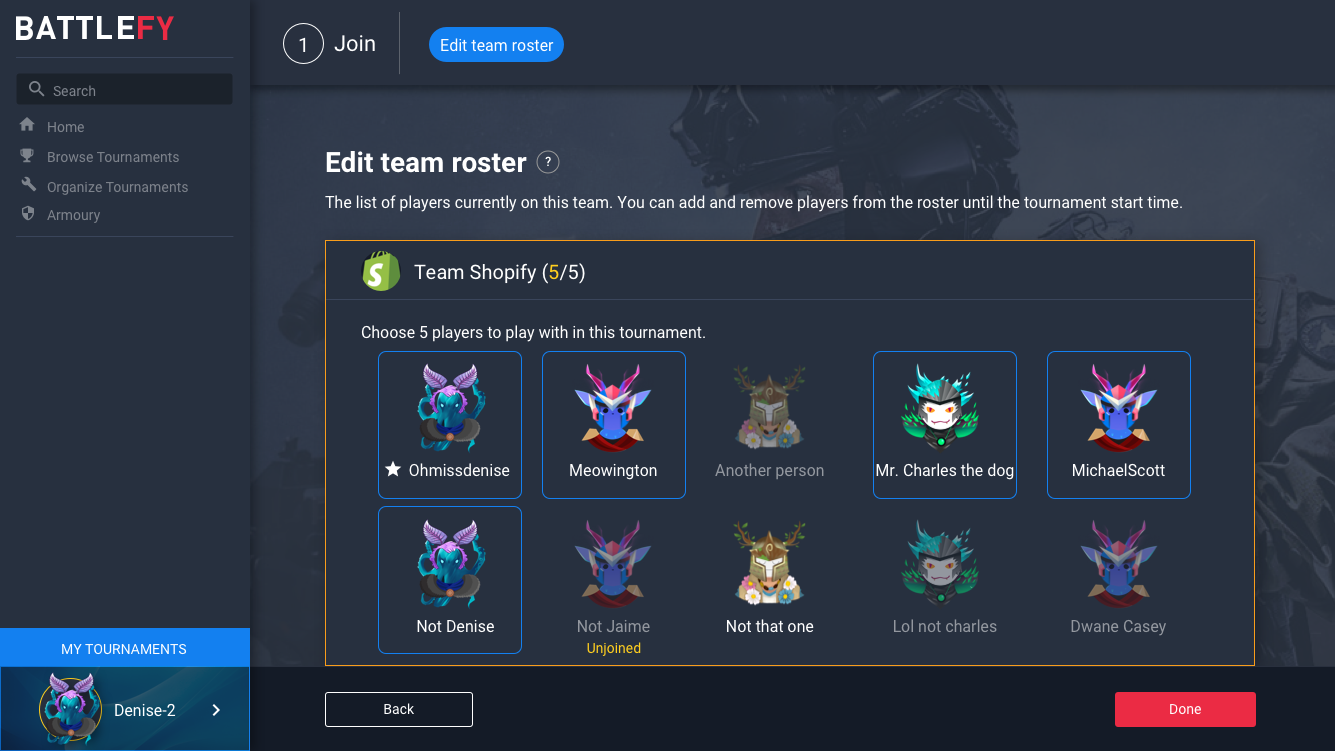Viewport: 1335px width, 751px height.
Task: Open the Armoury shield icon
Action: tap(25, 214)
